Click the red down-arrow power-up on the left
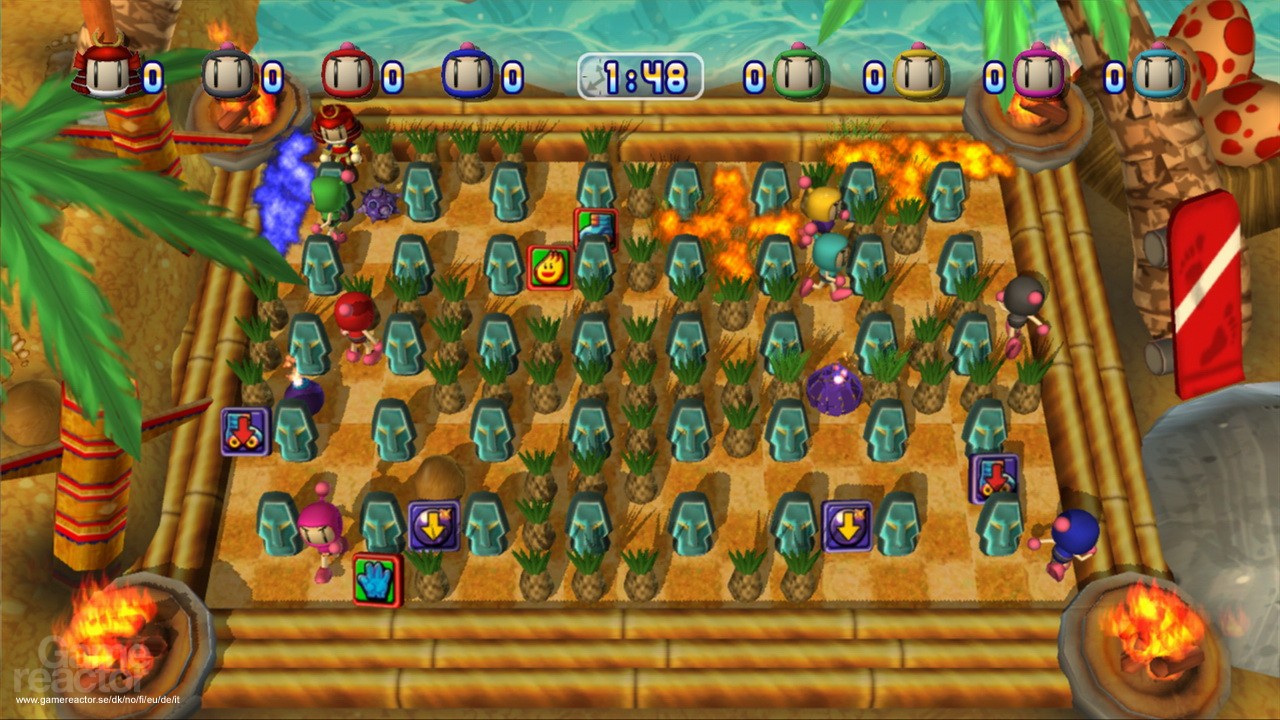The image size is (1280, 720). click(243, 430)
